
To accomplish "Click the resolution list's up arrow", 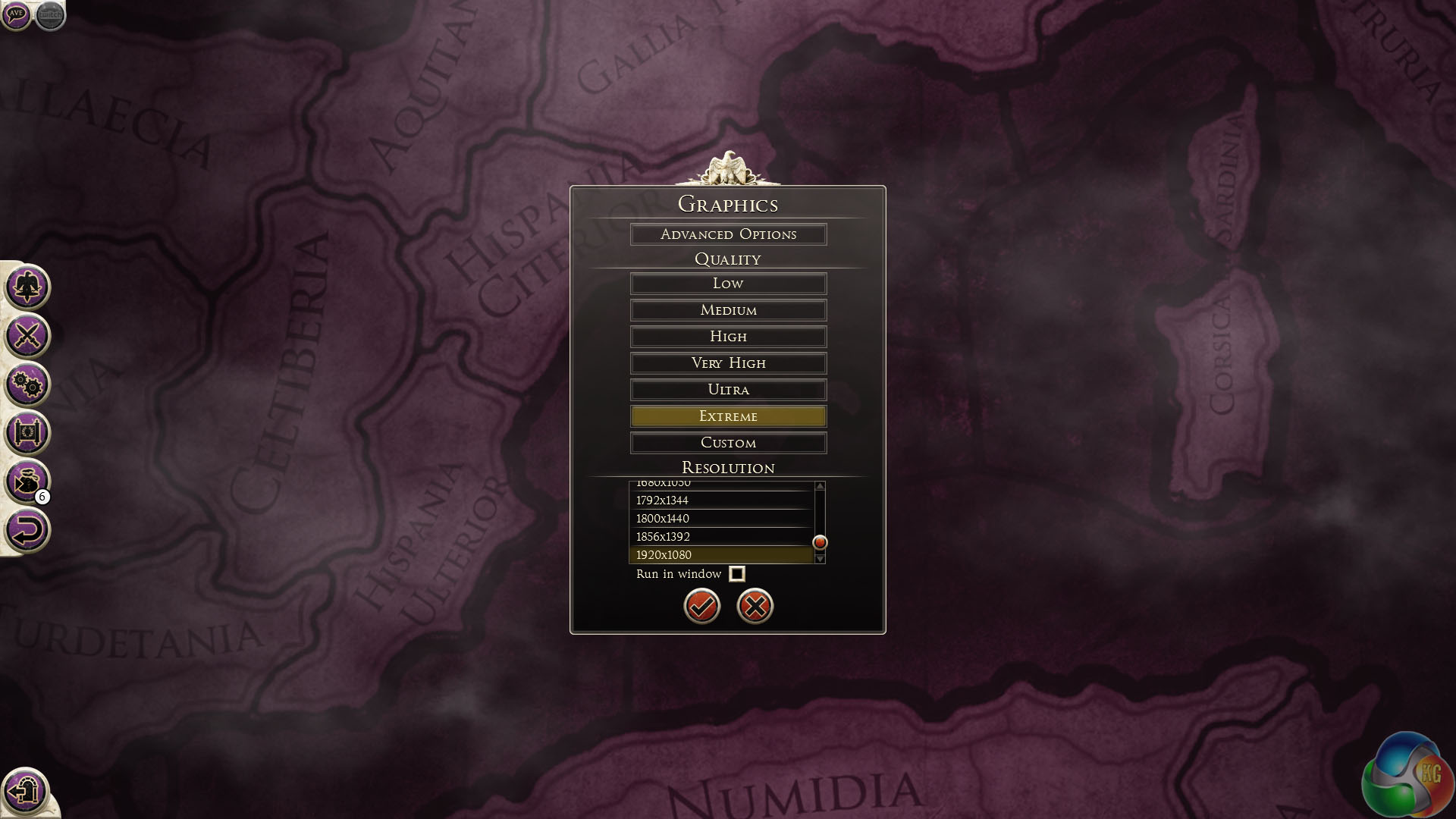I will pos(820,486).
